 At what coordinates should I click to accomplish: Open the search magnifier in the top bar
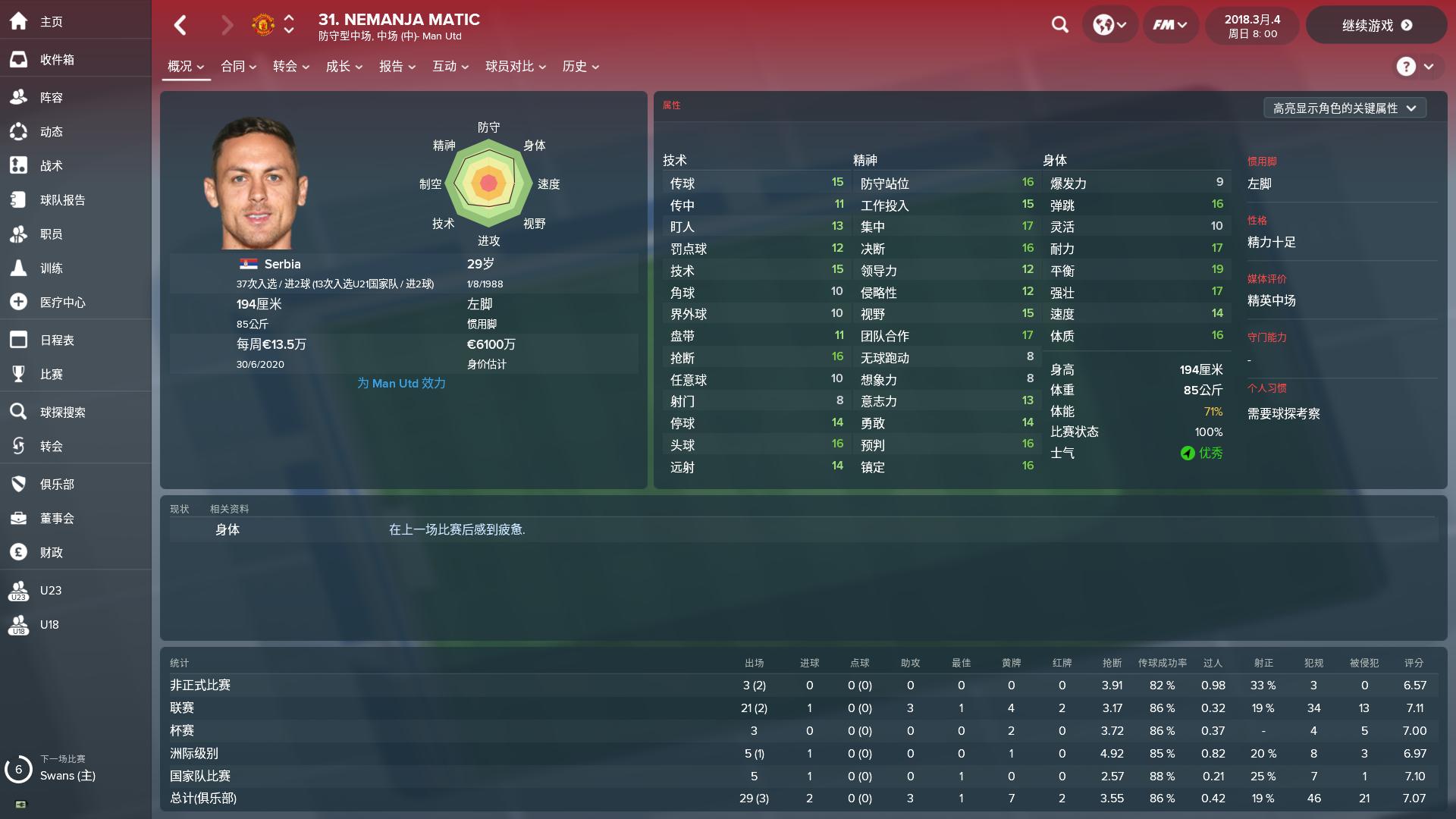[1059, 25]
